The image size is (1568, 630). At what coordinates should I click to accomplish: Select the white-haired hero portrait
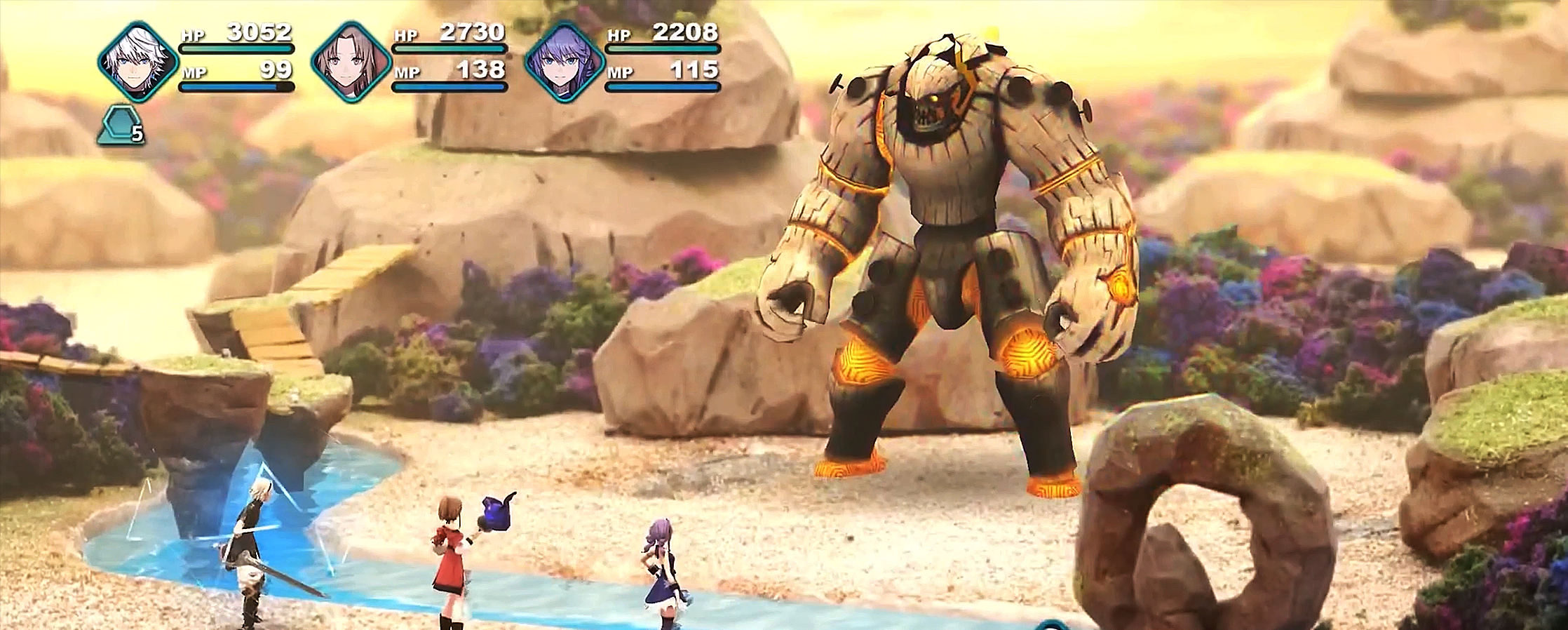(x=137, y=61)
